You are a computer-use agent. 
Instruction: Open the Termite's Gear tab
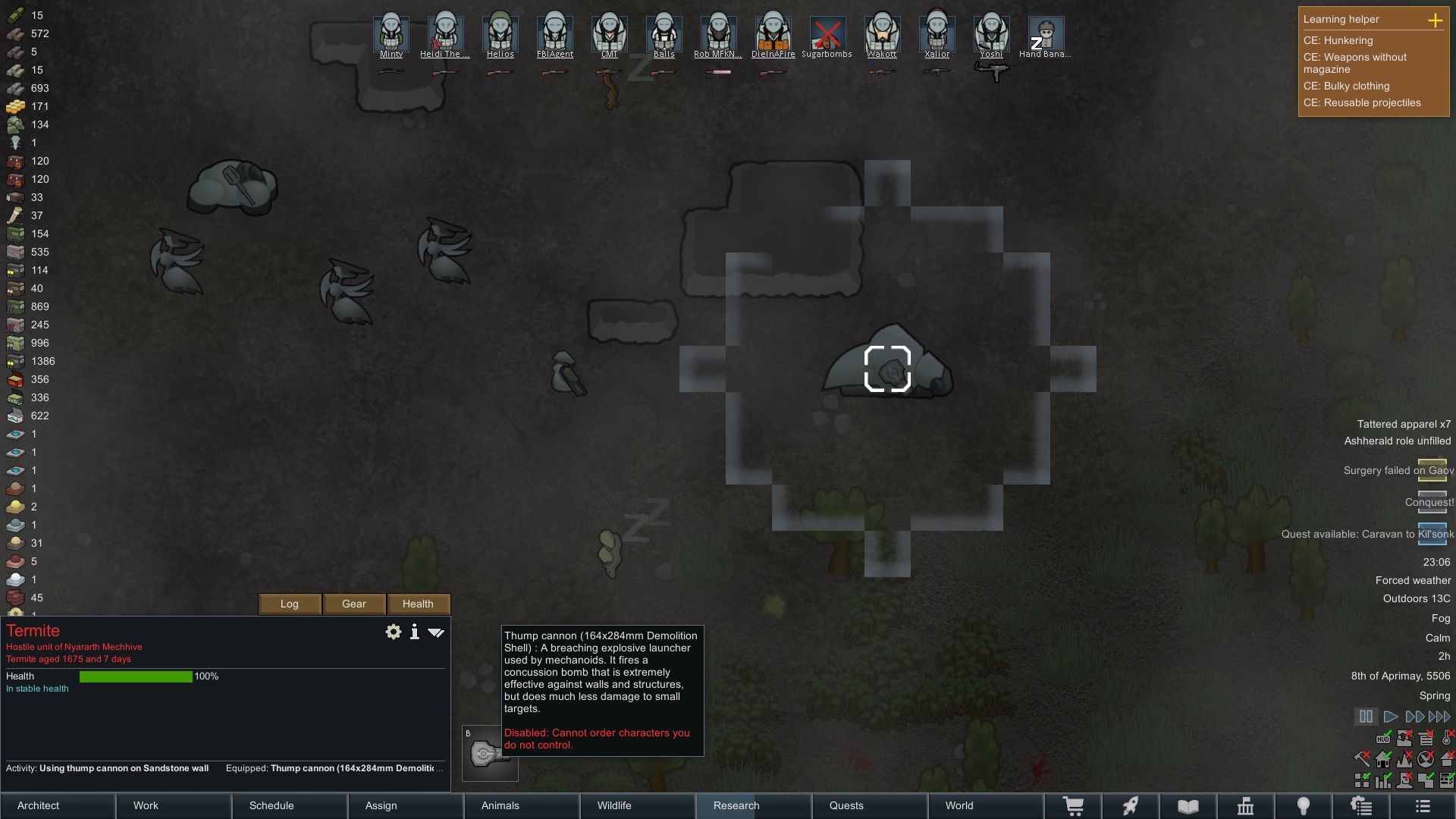(x=354, y=604)
